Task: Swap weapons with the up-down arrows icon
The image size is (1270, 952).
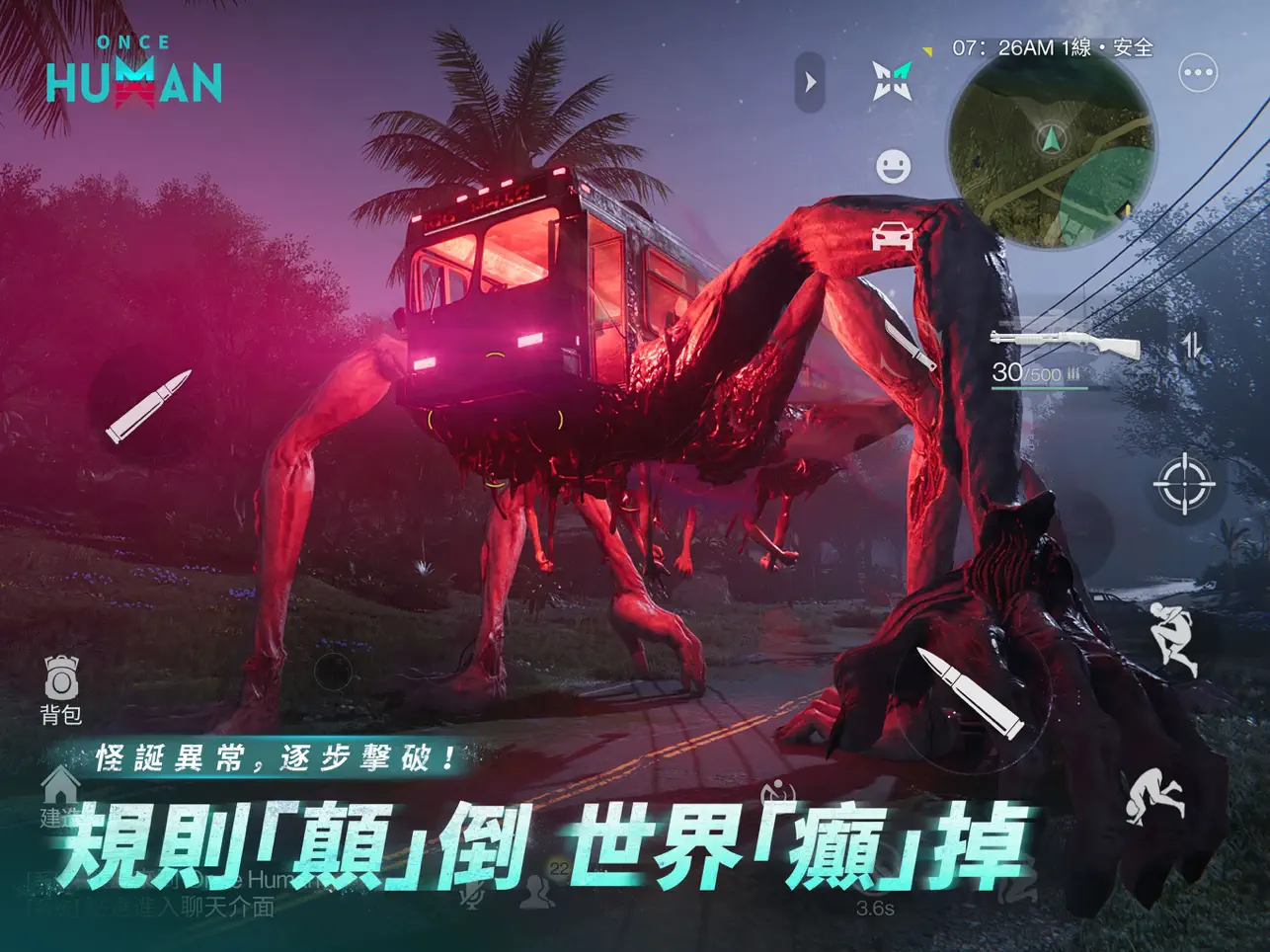Action: pos(1192,346)
